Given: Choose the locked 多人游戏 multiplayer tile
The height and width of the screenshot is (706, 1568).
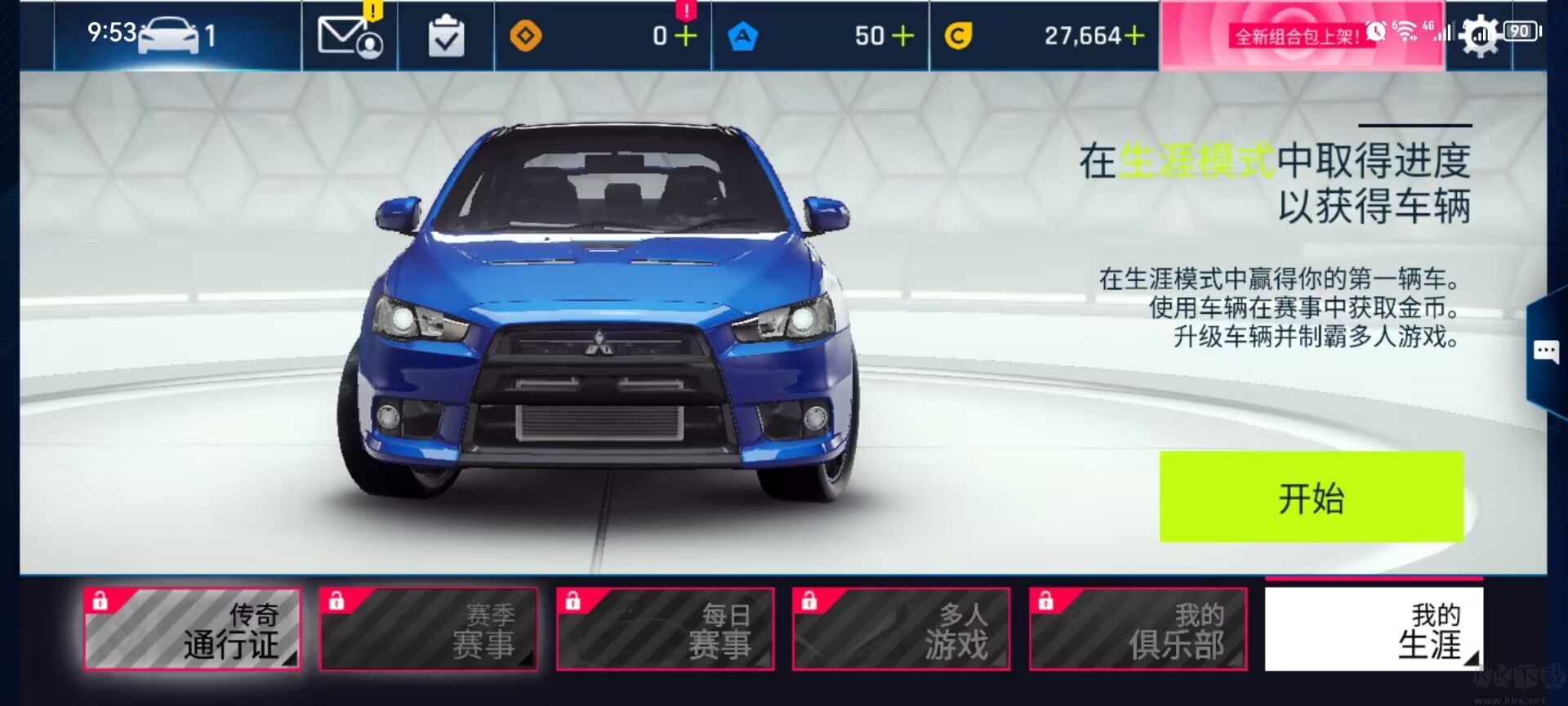Looking at the screenshot, I should click(x=901, y=629).
